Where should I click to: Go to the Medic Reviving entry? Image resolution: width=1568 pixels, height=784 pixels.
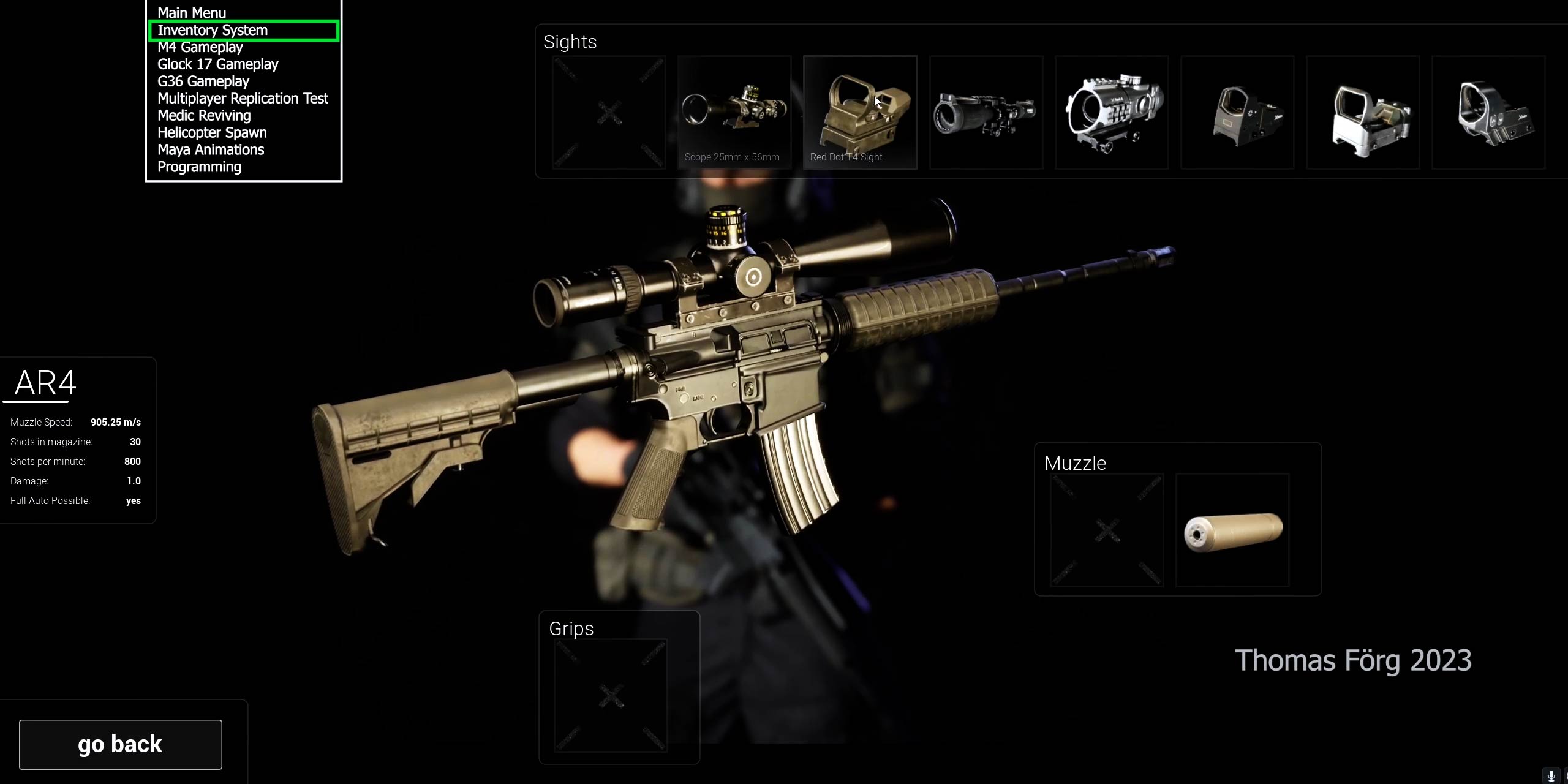pos(204,116)
